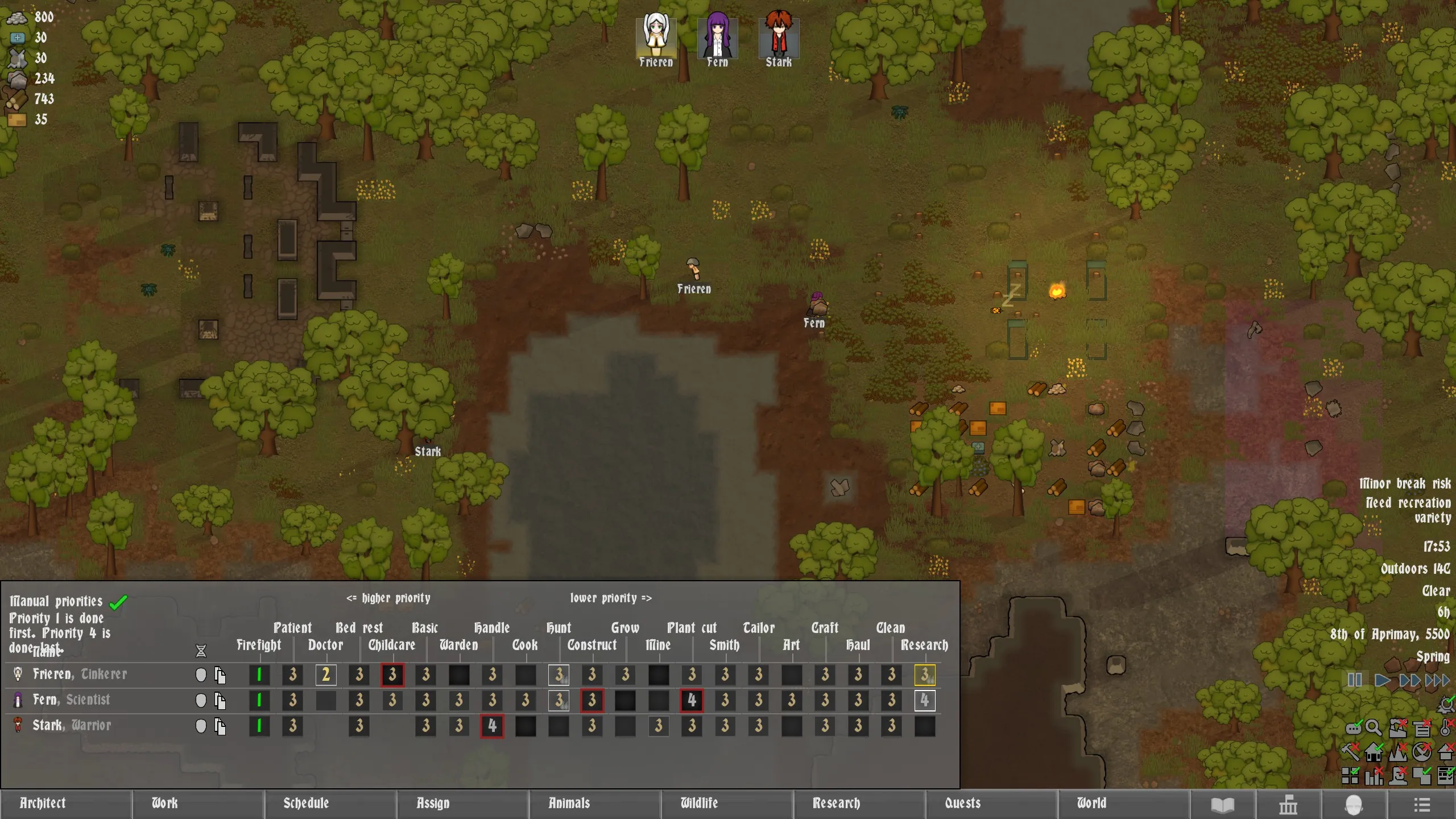
Task: Switch to the World view
Action: [x=1123, y=803]
